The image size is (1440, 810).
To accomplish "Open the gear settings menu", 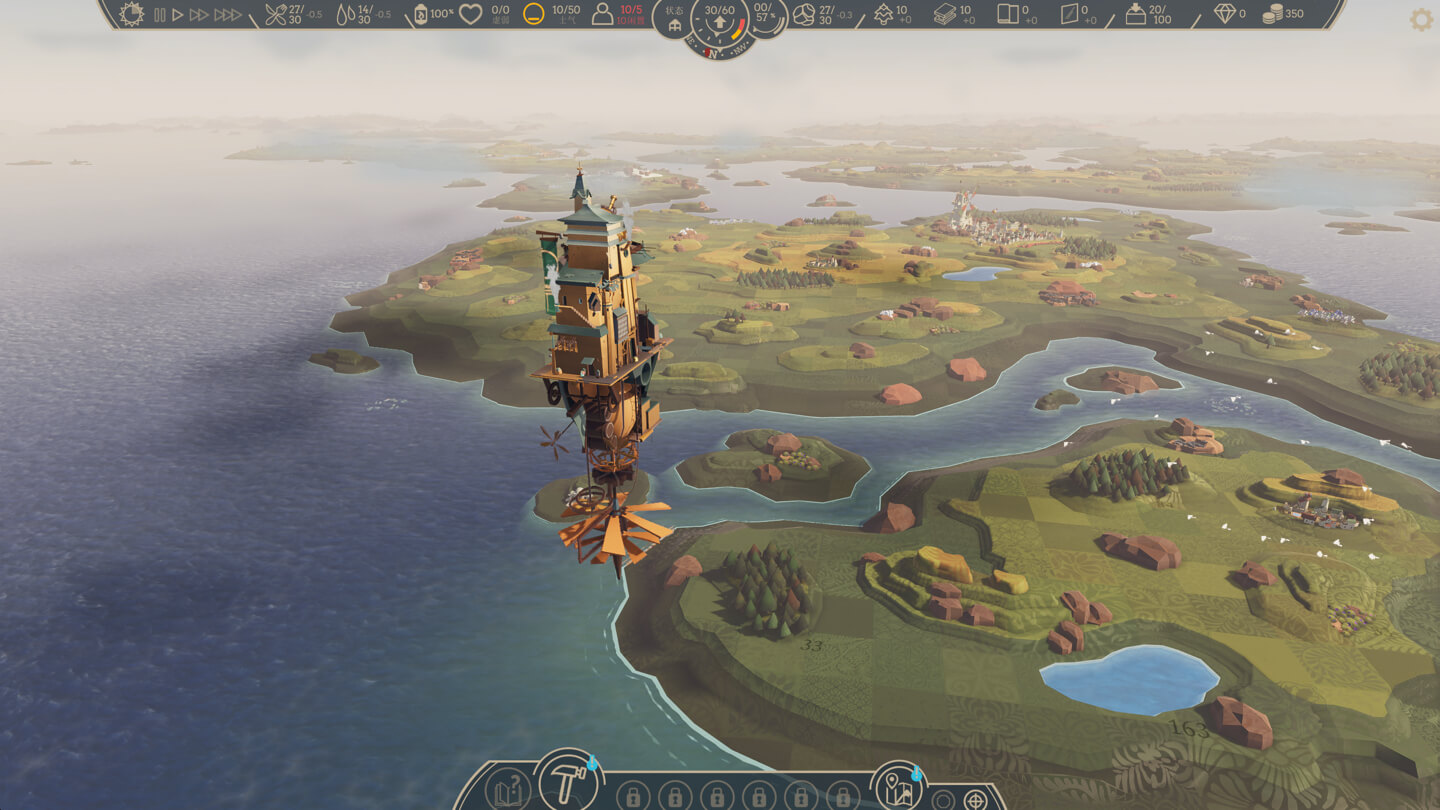I will point(1421,20).
